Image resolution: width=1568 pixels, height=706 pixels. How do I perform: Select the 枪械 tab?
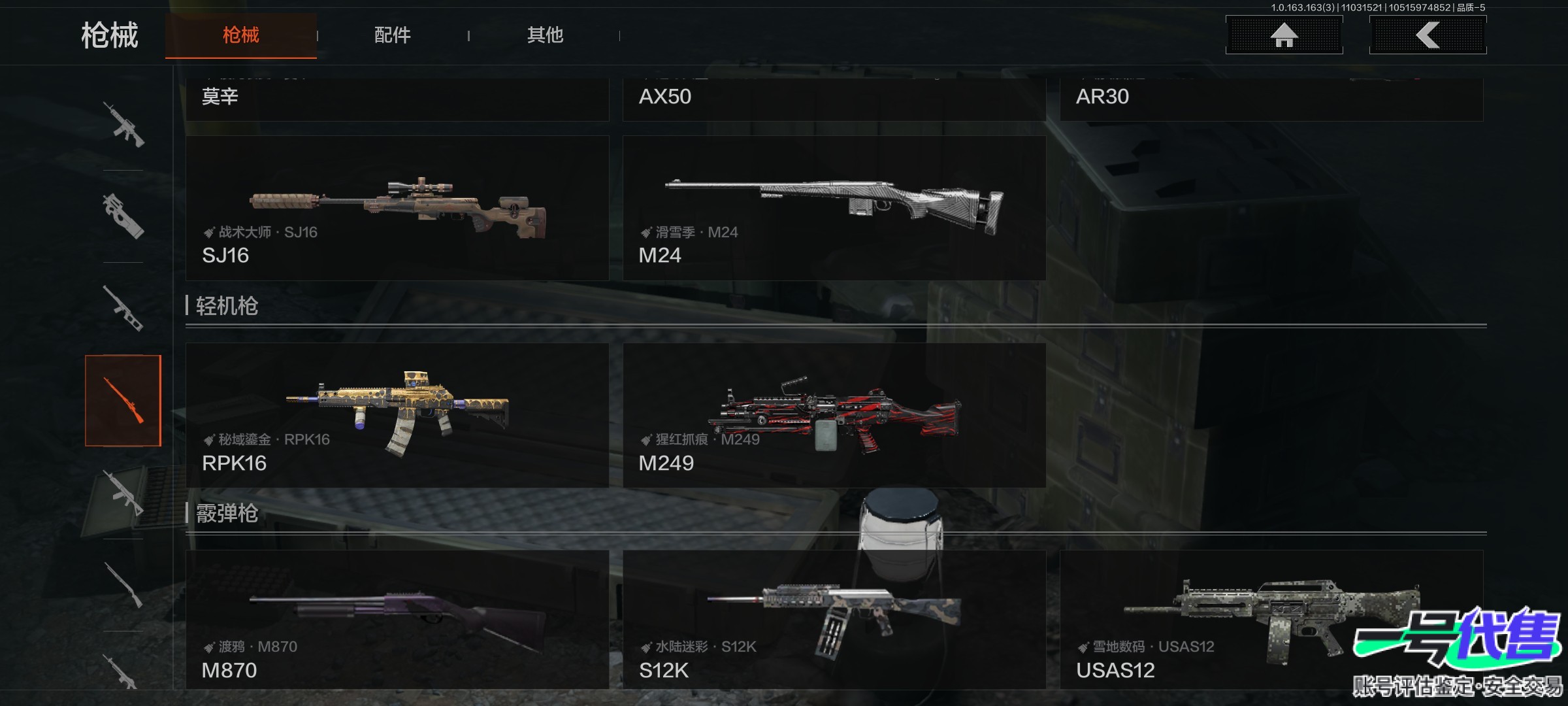(240, 35)
